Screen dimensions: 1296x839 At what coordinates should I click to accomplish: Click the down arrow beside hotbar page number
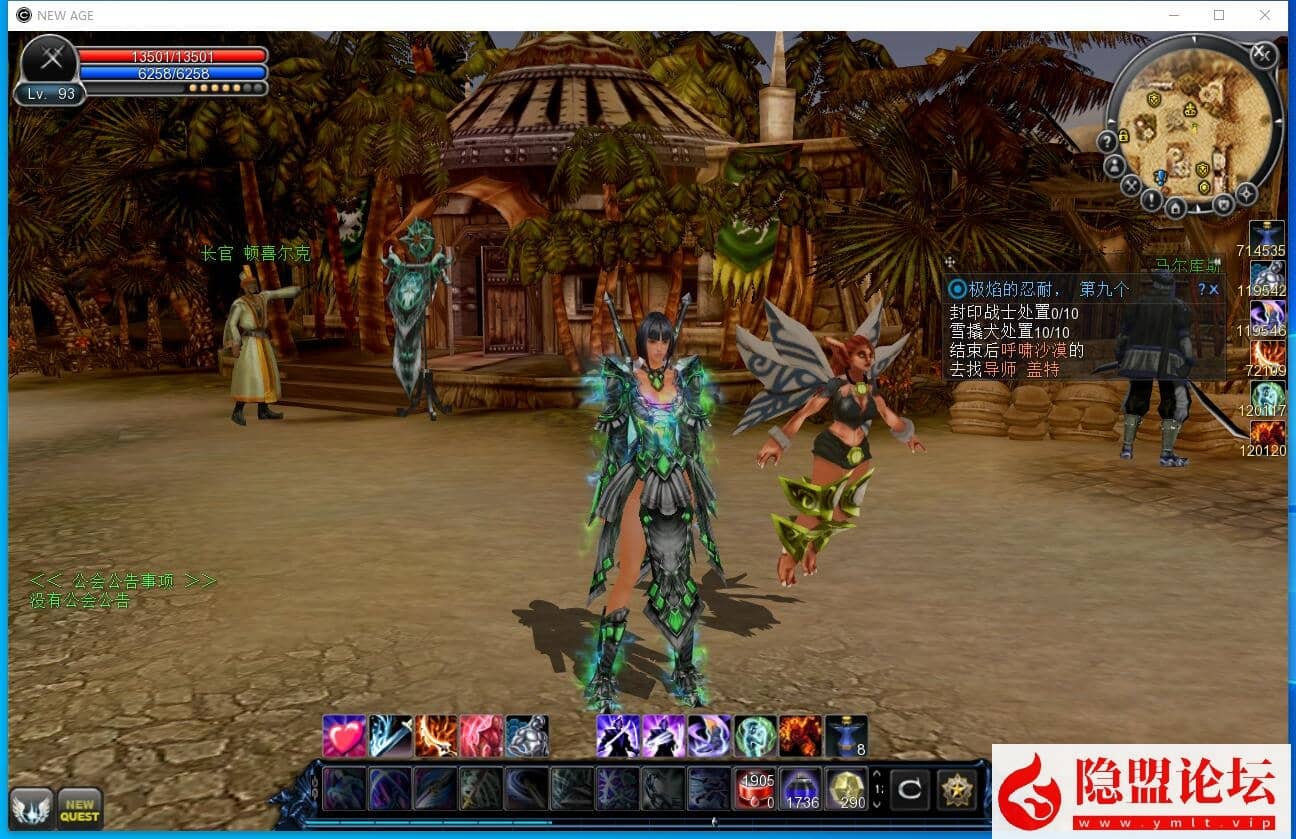point(877,804)
